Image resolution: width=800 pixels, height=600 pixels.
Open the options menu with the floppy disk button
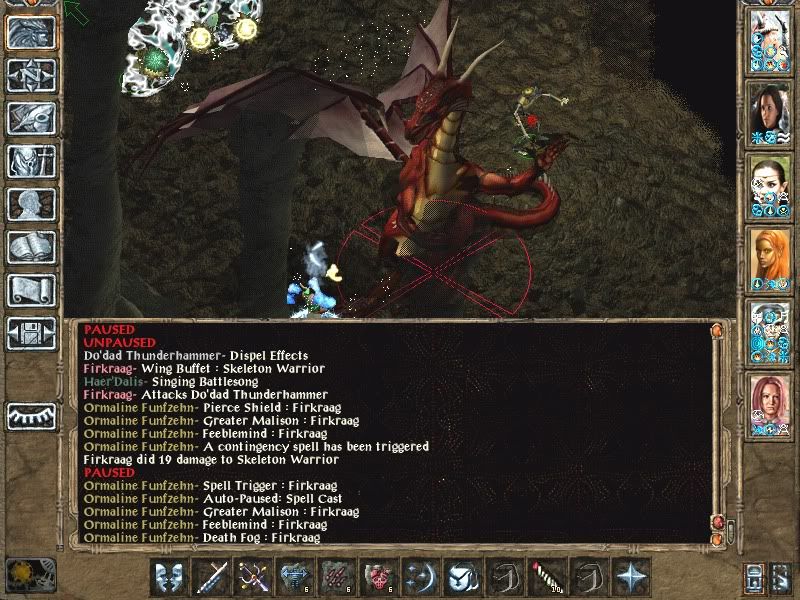tap(31, 333)
